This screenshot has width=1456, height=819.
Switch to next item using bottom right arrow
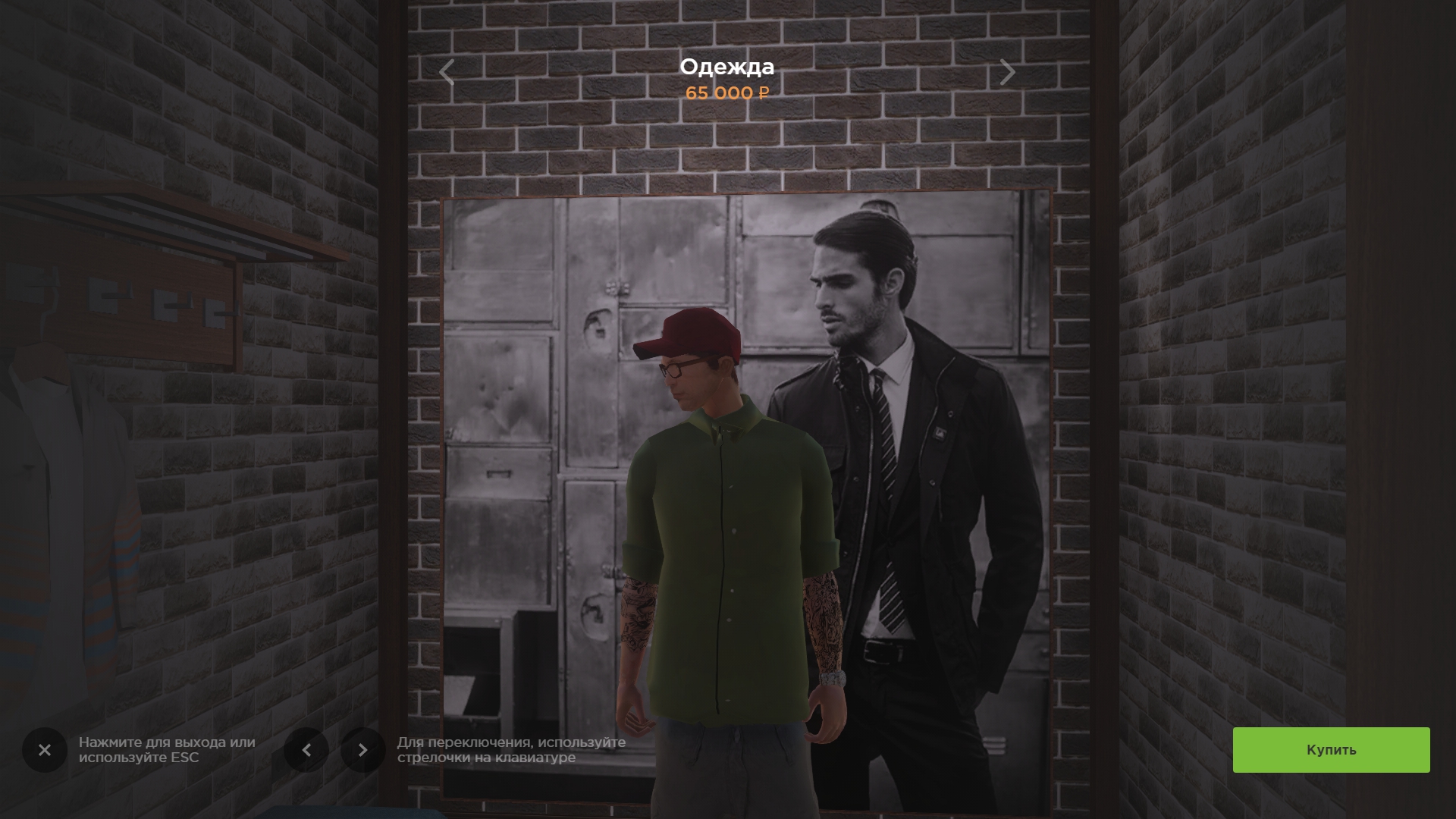(362, 750)
